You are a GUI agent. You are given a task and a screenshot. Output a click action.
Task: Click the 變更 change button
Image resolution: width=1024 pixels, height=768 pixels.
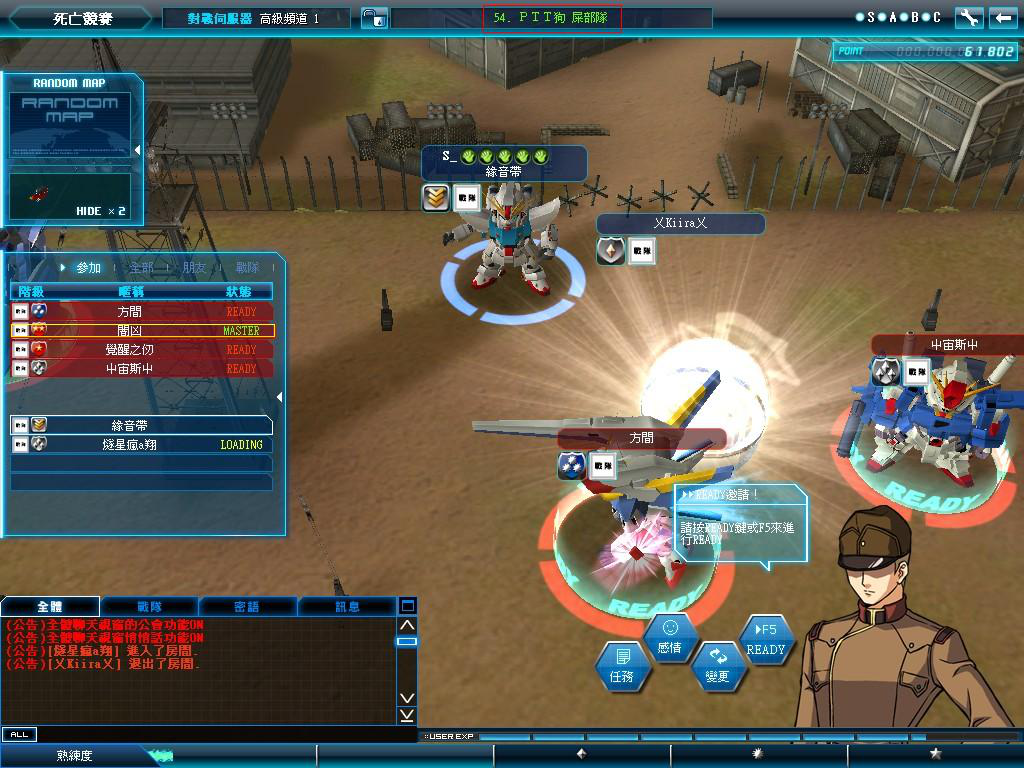coord(717,665)
